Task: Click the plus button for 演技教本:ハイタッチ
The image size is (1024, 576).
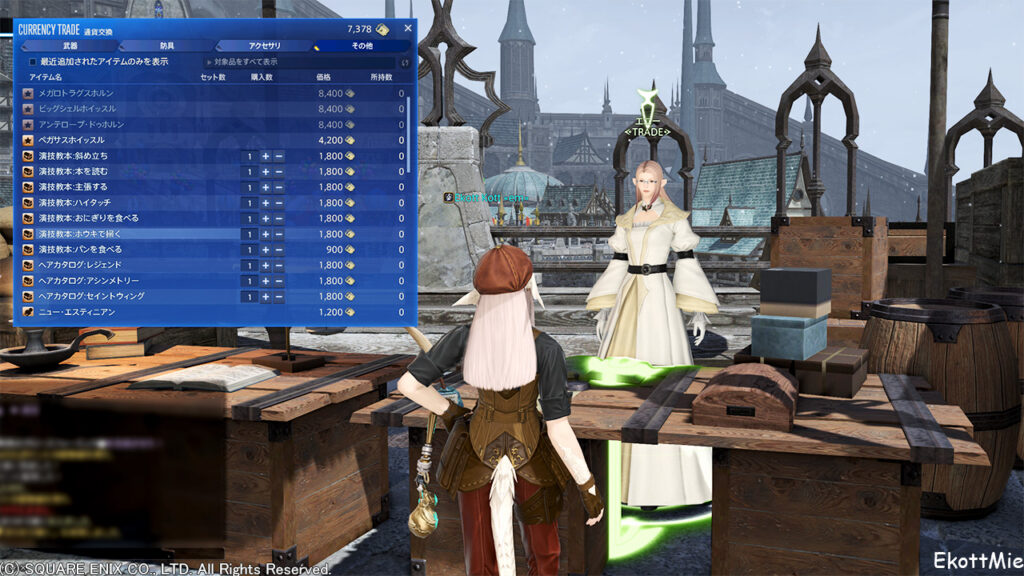Action: (265, 203)
